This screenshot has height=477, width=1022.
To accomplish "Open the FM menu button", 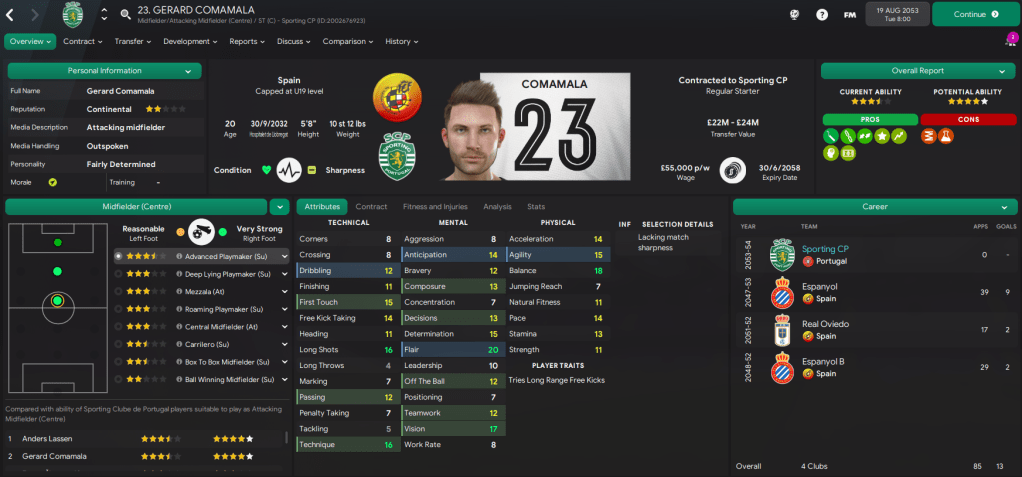I will pos(850,15).
